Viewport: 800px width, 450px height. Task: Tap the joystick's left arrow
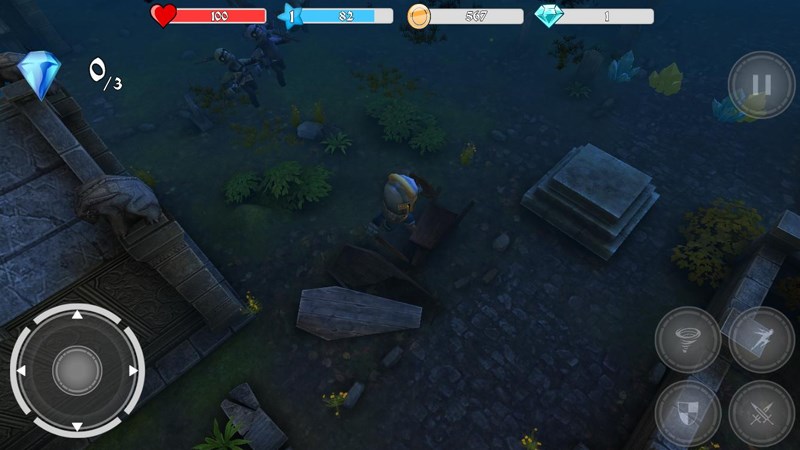22,371
